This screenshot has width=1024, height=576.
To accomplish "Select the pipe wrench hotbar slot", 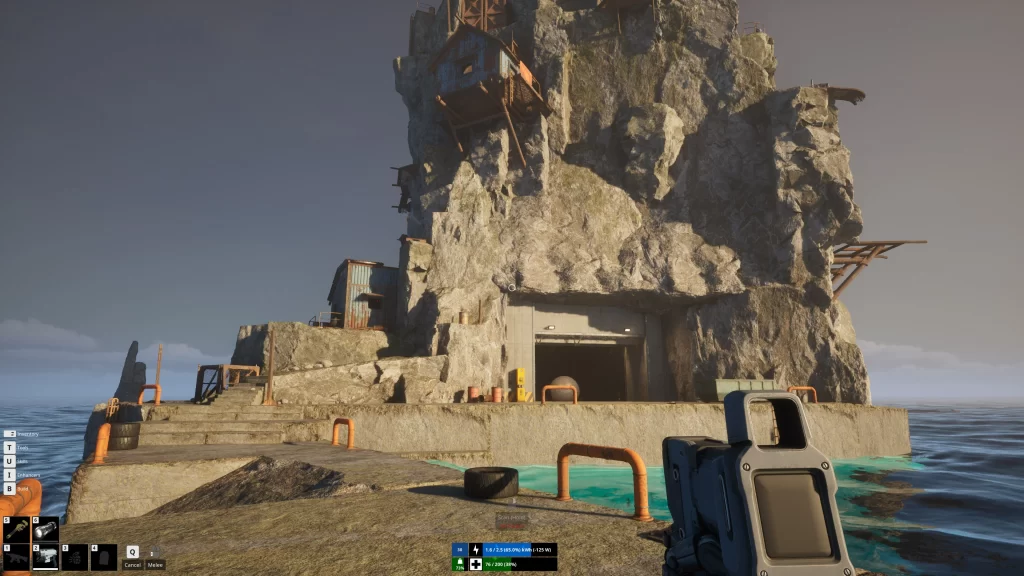I will 17,529.
